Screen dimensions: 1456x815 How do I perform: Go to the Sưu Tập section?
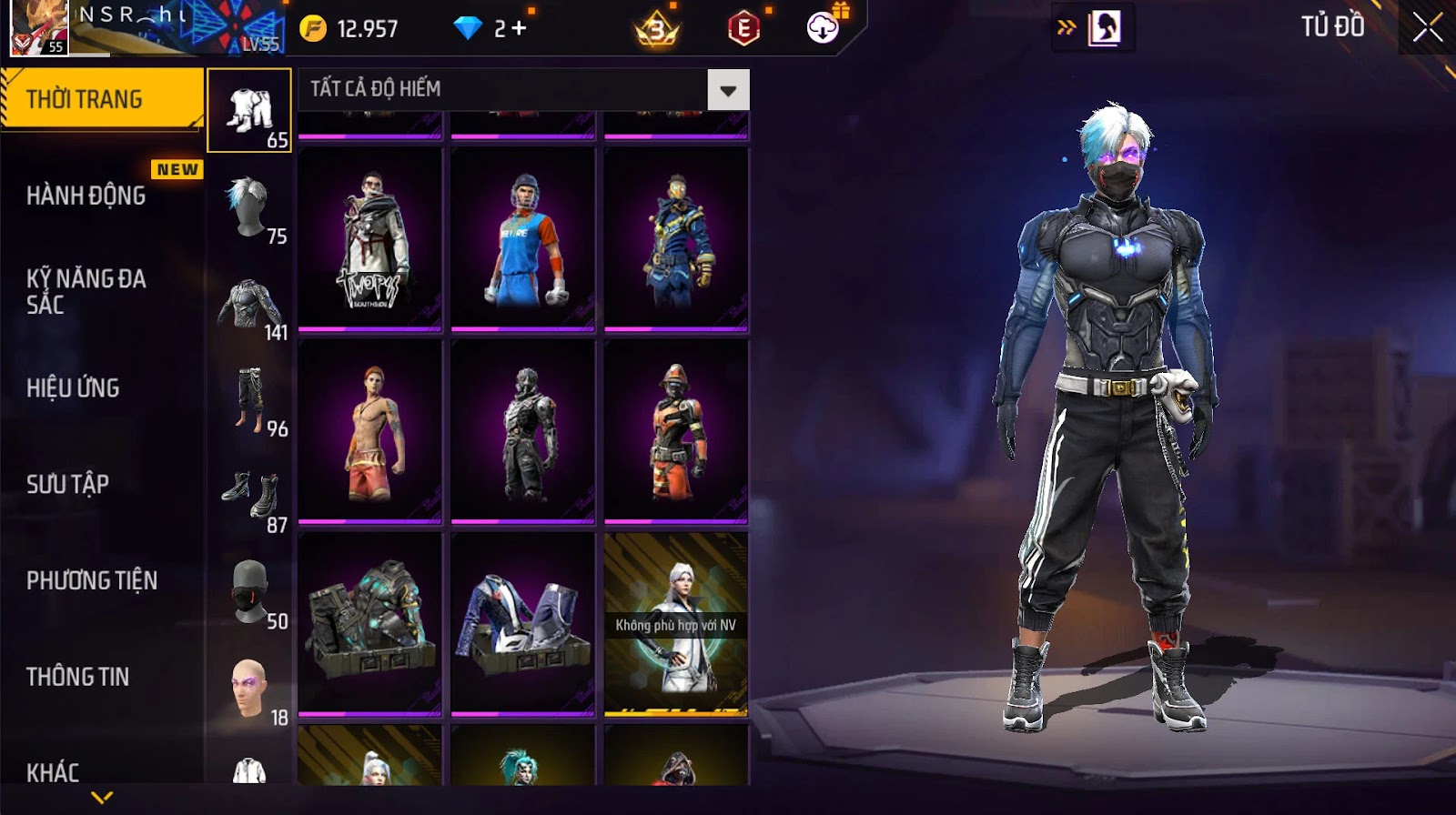pyautogui.click(x=67, y=484)
